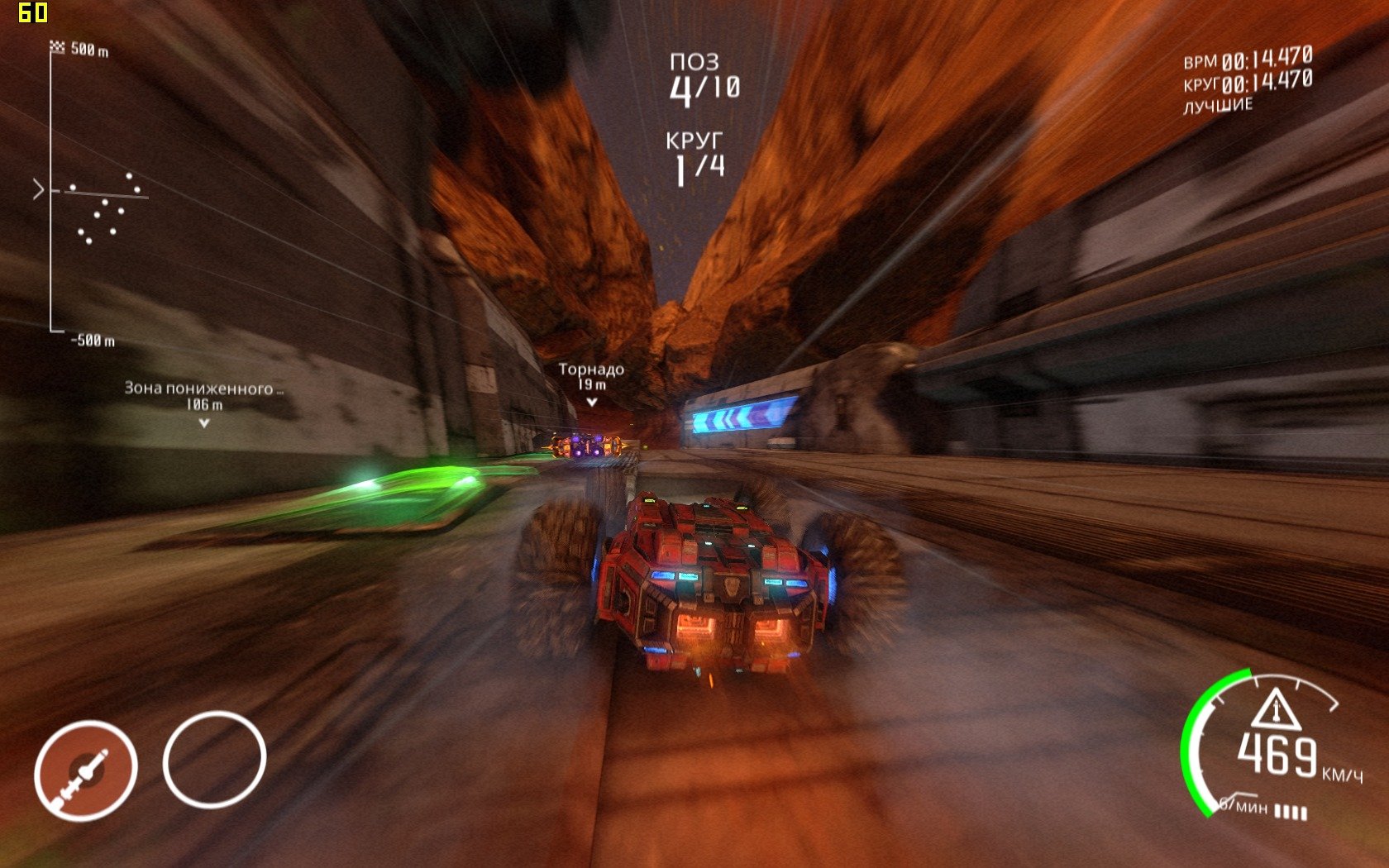Click the warning triangle on speedometer

click(x=1275, y=709)
